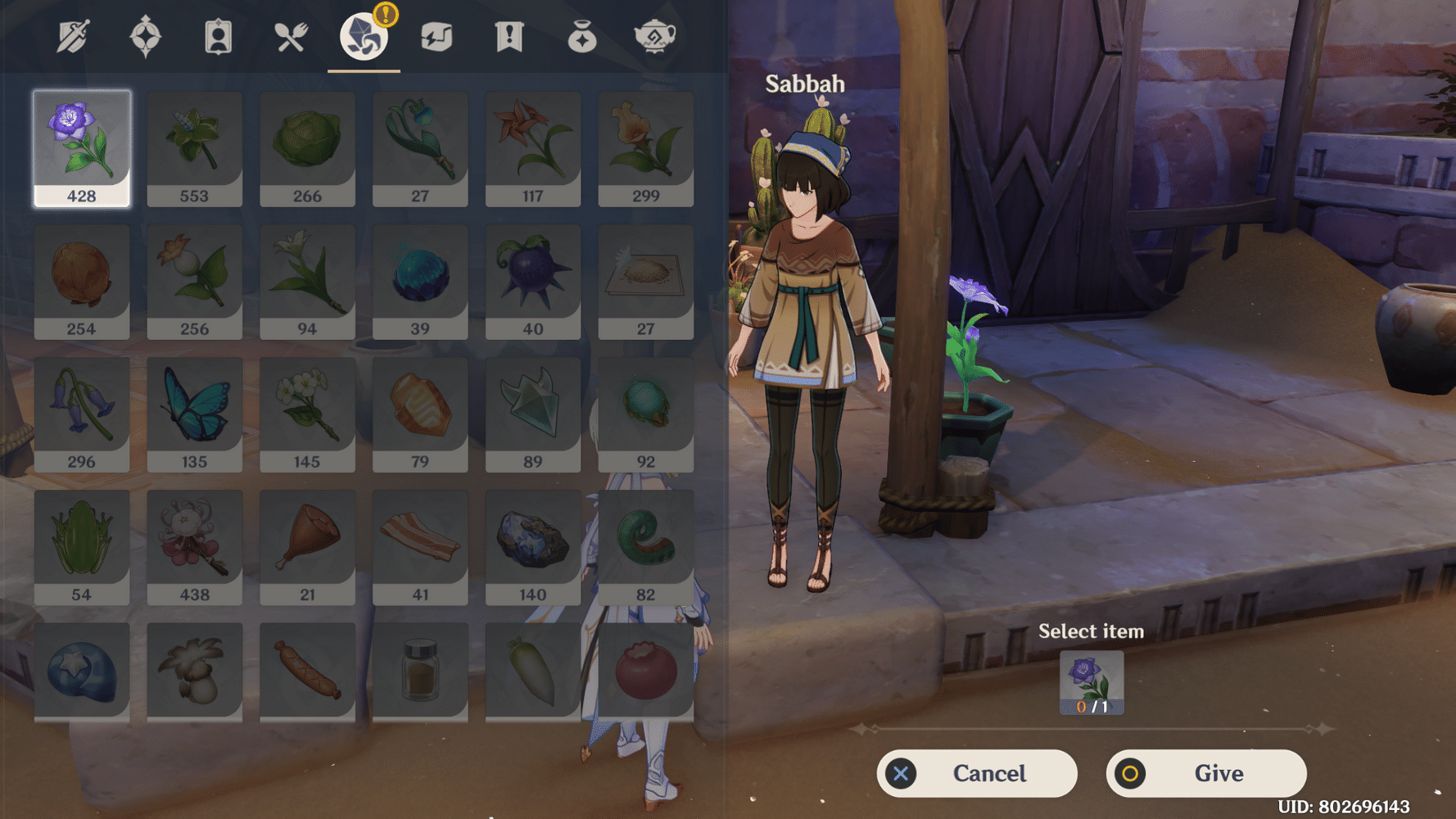Choose the Frog item with count 54
The image size is (1456, 819).
tap(81, 545)
